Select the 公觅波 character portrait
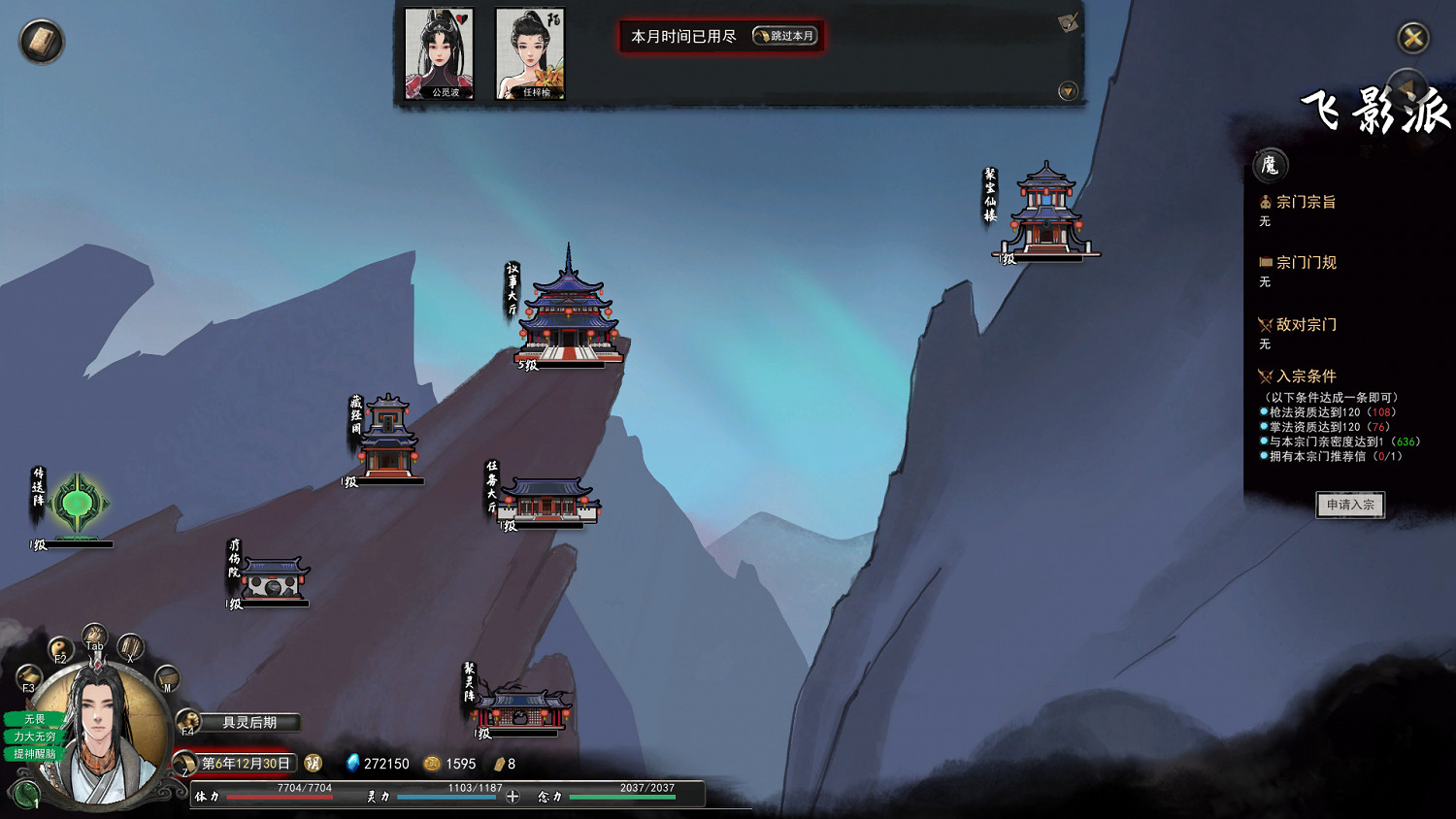The height and width of the screenshot is (819, 1456). click(x=439, y=53)
